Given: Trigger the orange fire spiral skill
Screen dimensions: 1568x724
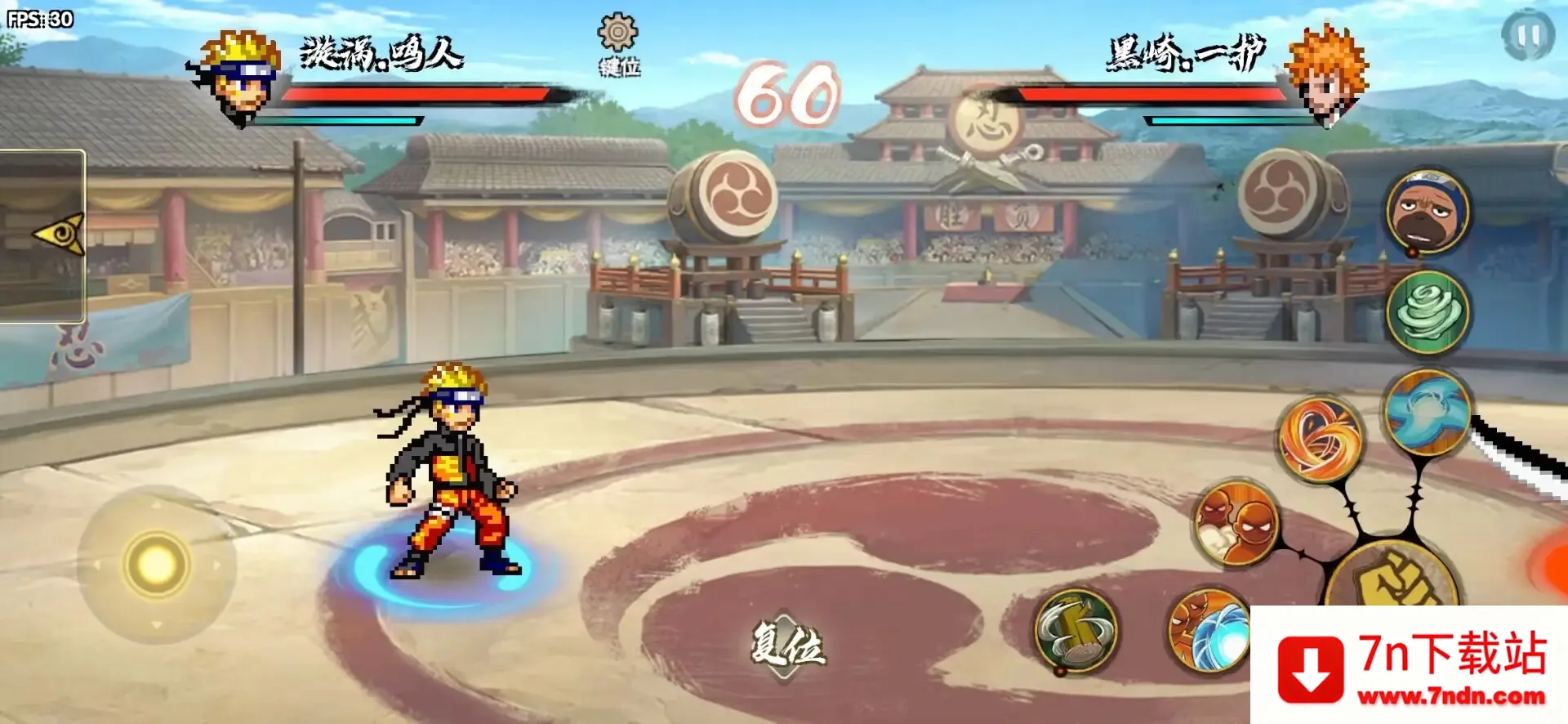Looking at the screenshot, I should [x=1320, y=439].
